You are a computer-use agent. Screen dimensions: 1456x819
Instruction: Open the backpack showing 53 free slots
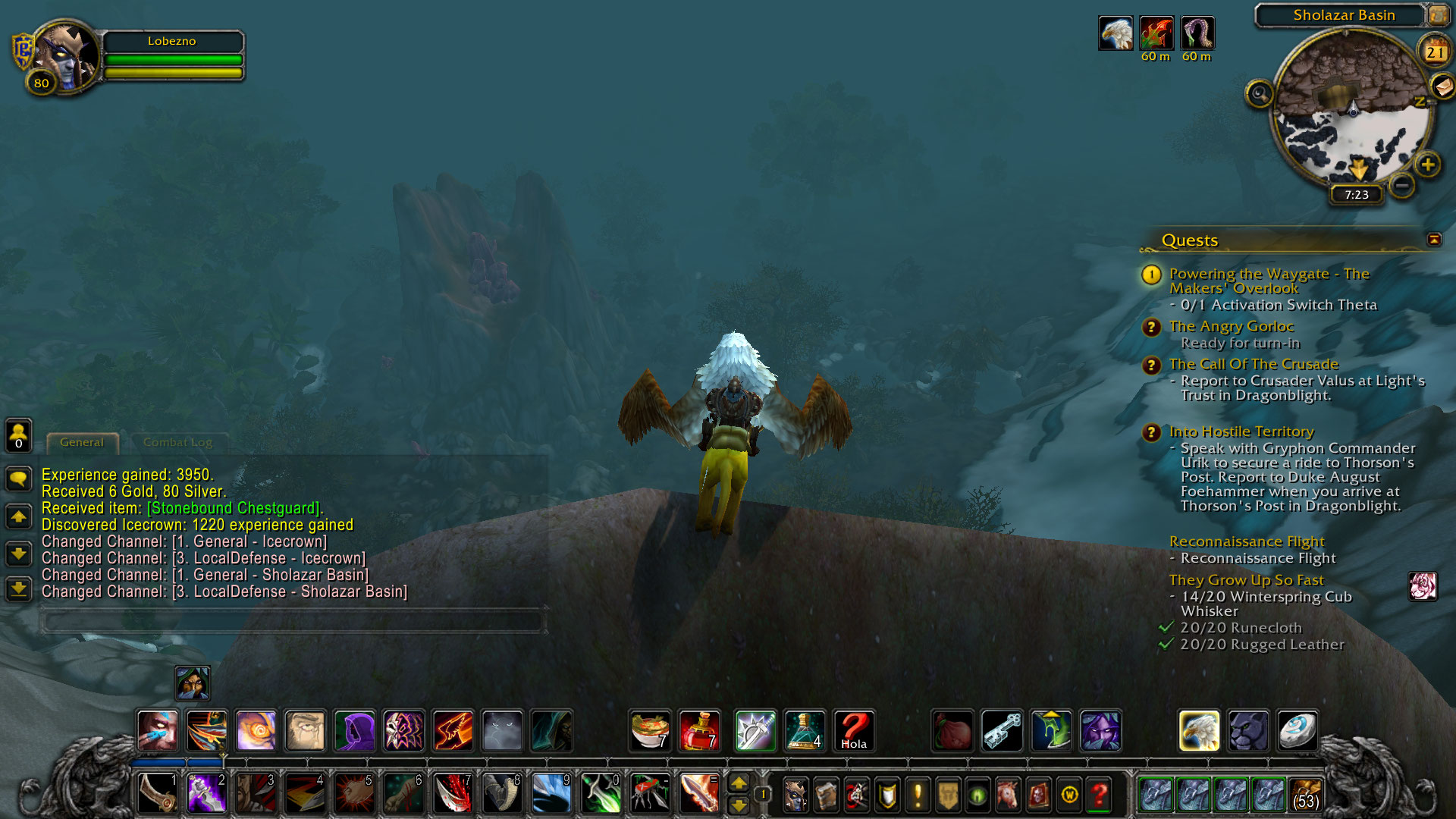[1306, 795]
